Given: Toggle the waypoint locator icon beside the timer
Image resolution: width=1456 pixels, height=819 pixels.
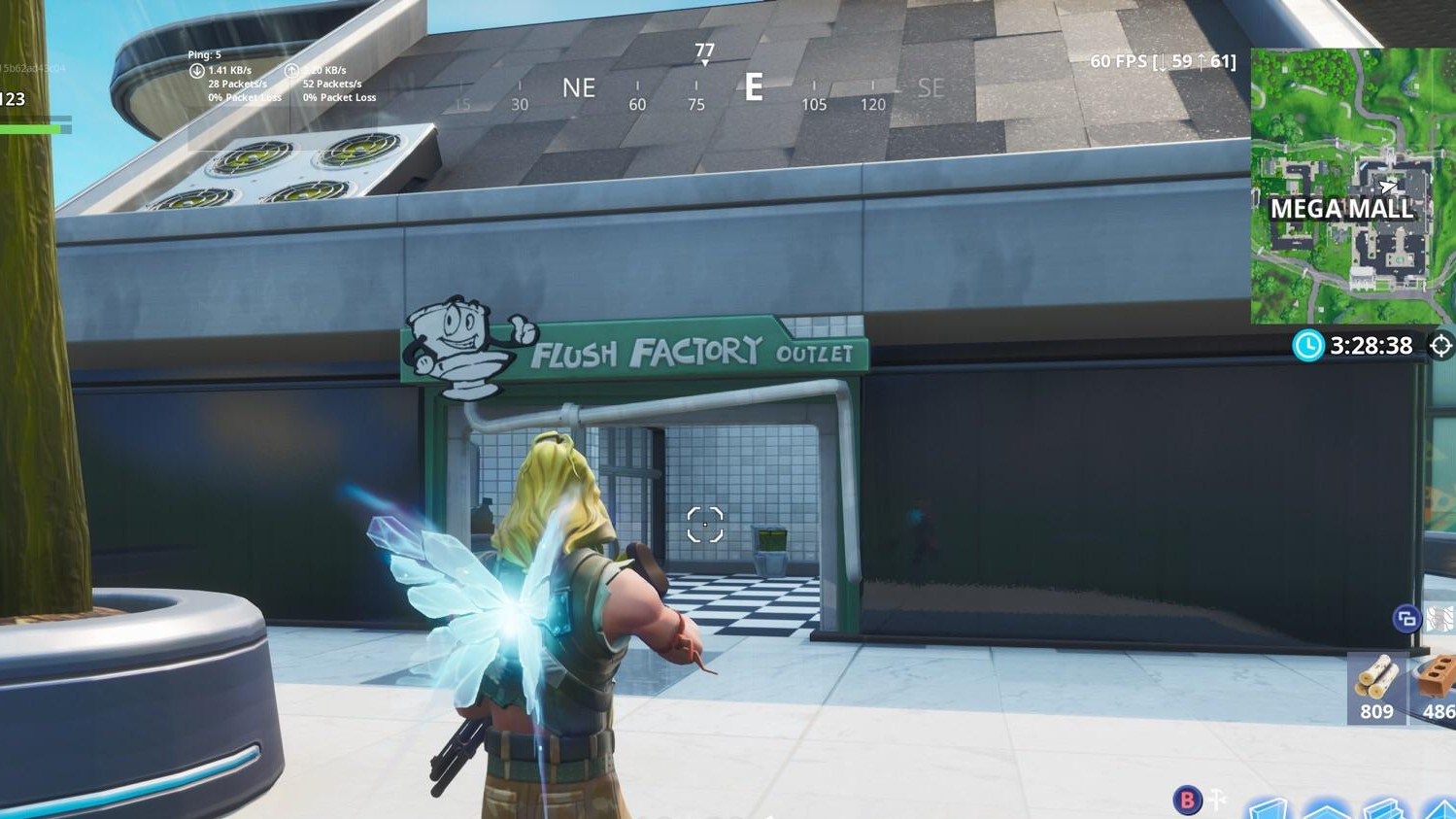Looking at the screenshot, I should tap(1440, 345).
